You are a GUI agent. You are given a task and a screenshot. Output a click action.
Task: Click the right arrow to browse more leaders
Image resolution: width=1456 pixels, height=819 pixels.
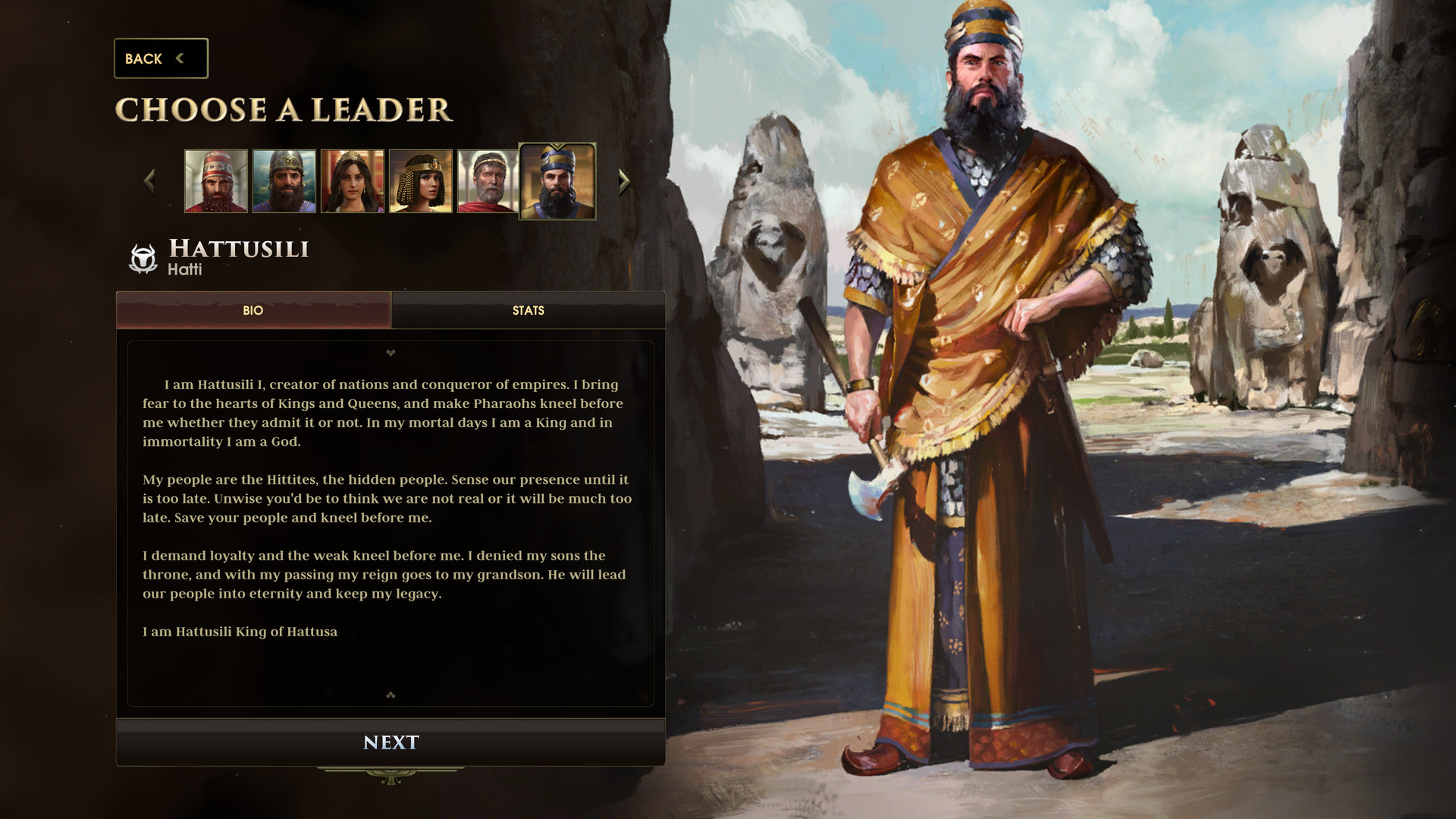(x=623, y=180)
